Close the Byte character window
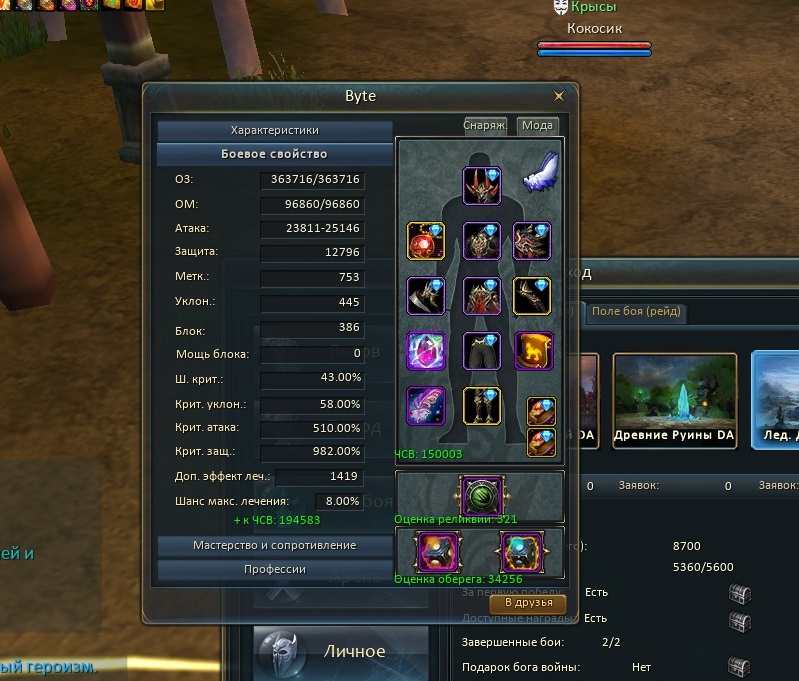This screenshot has width=799, height=681. 559,97
